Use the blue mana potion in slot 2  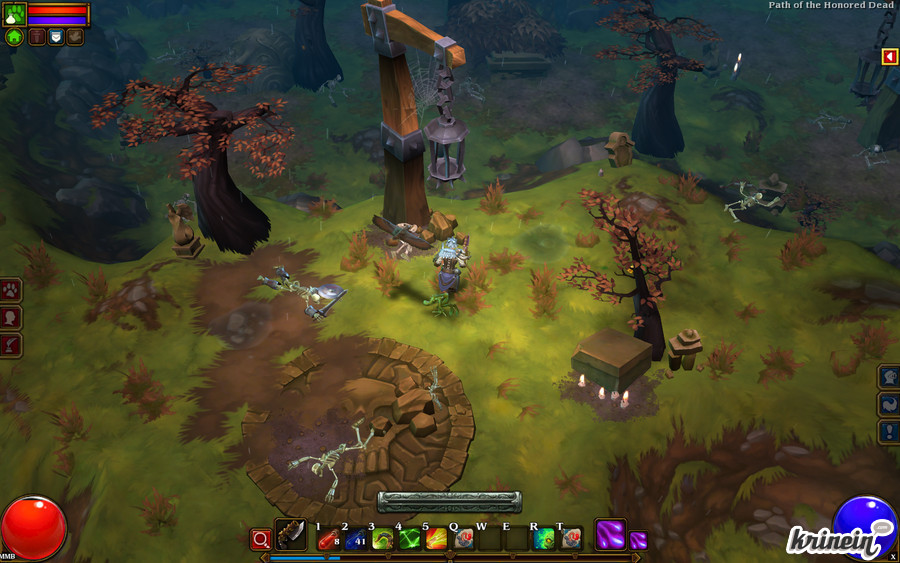coord(354,539)
